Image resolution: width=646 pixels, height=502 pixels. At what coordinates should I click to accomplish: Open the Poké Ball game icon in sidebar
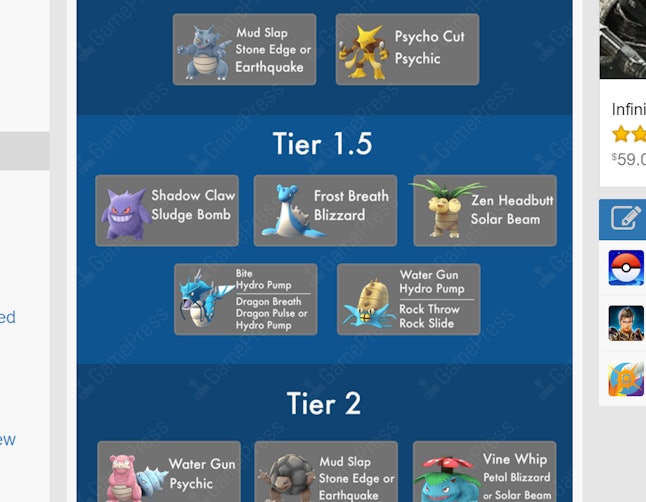coord(626,267)
